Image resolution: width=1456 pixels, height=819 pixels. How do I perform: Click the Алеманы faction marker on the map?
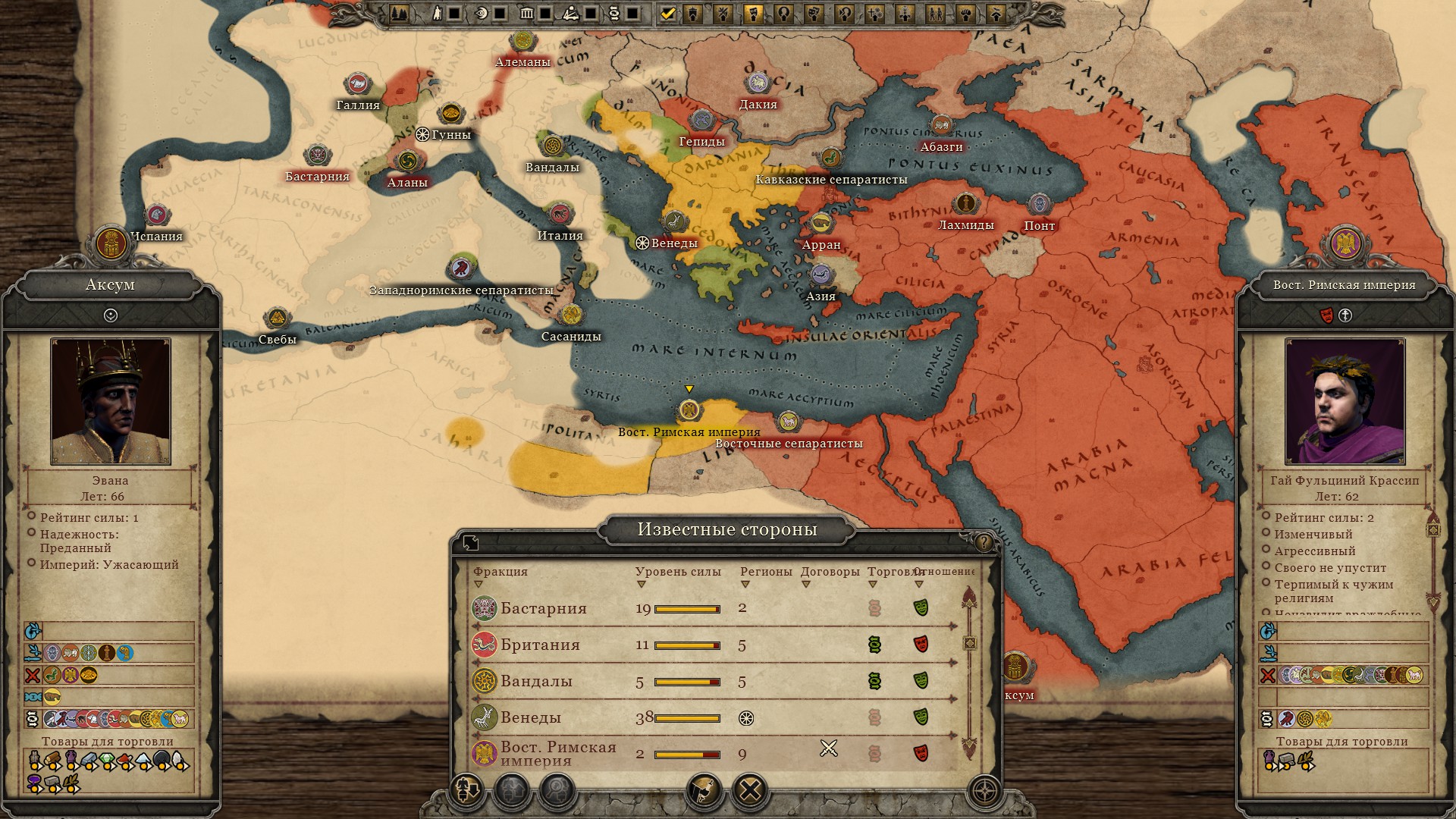coord(522,43)
